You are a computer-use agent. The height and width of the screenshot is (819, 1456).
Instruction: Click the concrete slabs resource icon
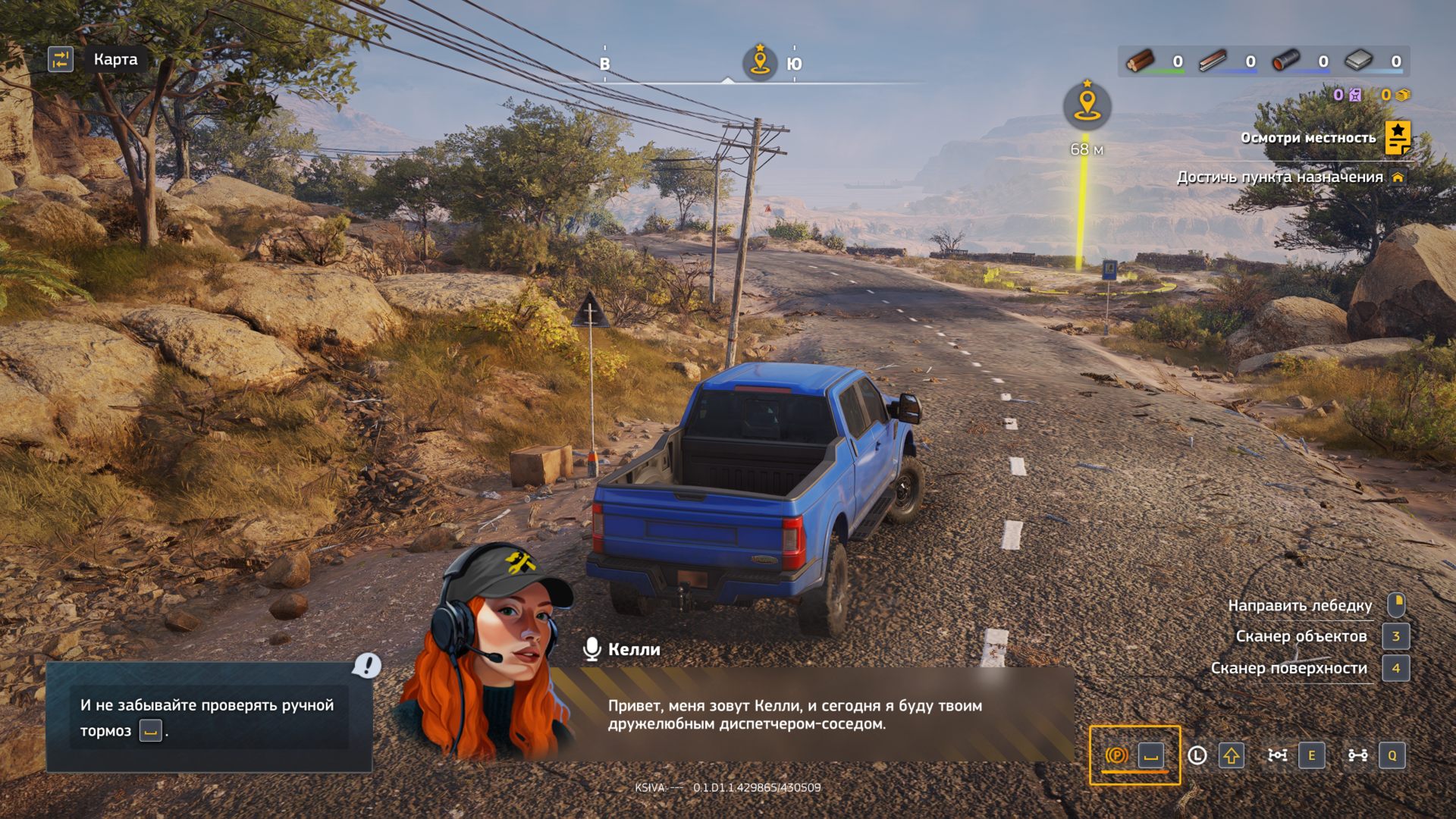click(1358, 61)
